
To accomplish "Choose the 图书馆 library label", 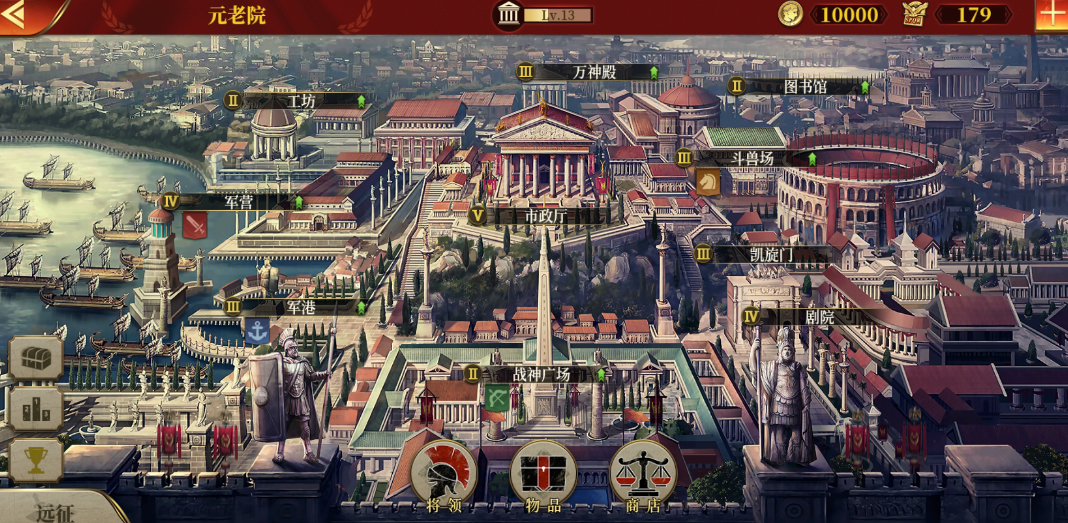I will [805, 86].
